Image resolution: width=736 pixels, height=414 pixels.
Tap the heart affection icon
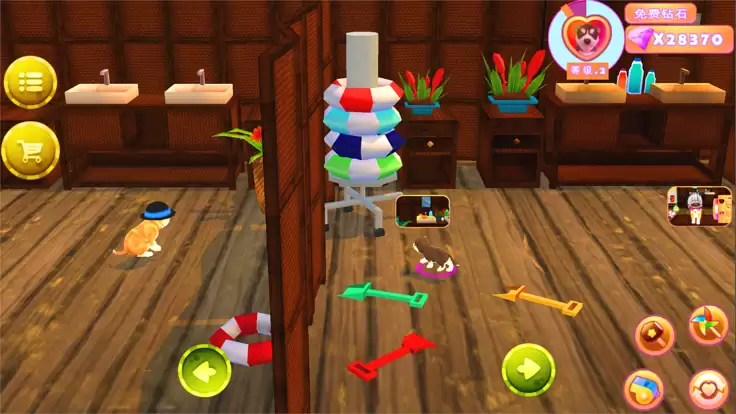point(708,389)
